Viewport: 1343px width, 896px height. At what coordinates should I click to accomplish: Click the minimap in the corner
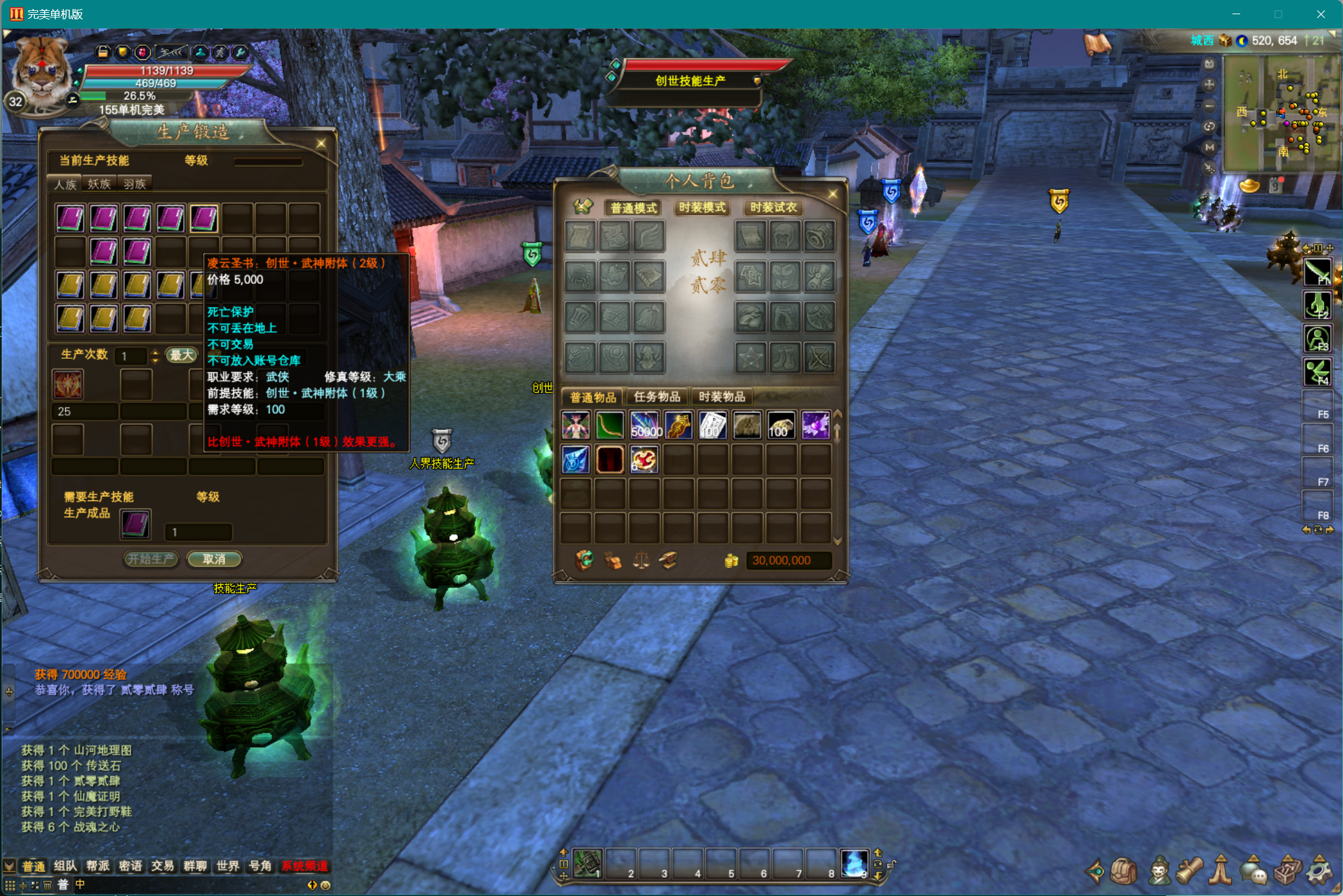[1280, 113]
